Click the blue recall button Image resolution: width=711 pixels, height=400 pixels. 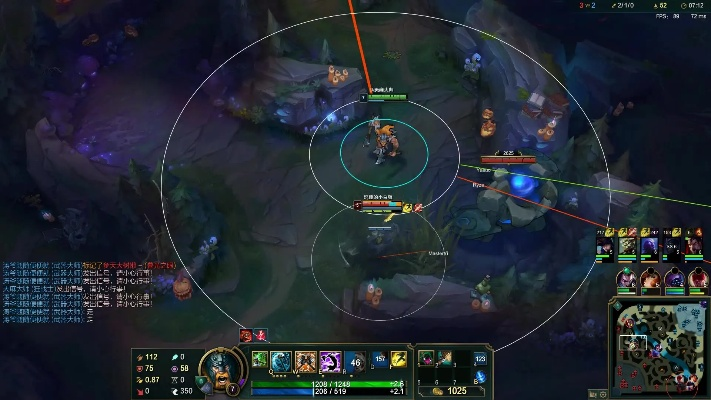(480, 377)
